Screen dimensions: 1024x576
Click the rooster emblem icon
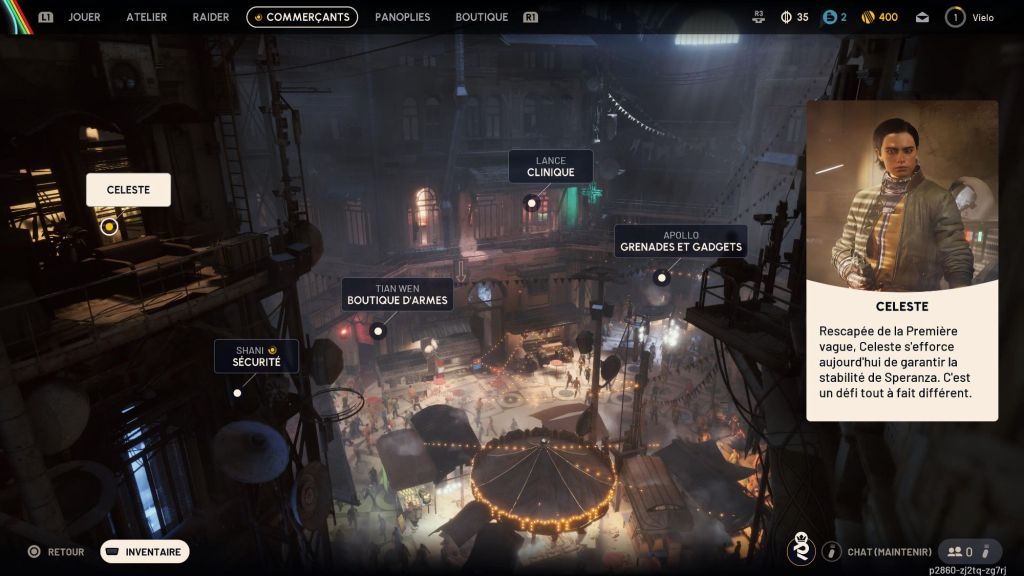tap(798, 550)
